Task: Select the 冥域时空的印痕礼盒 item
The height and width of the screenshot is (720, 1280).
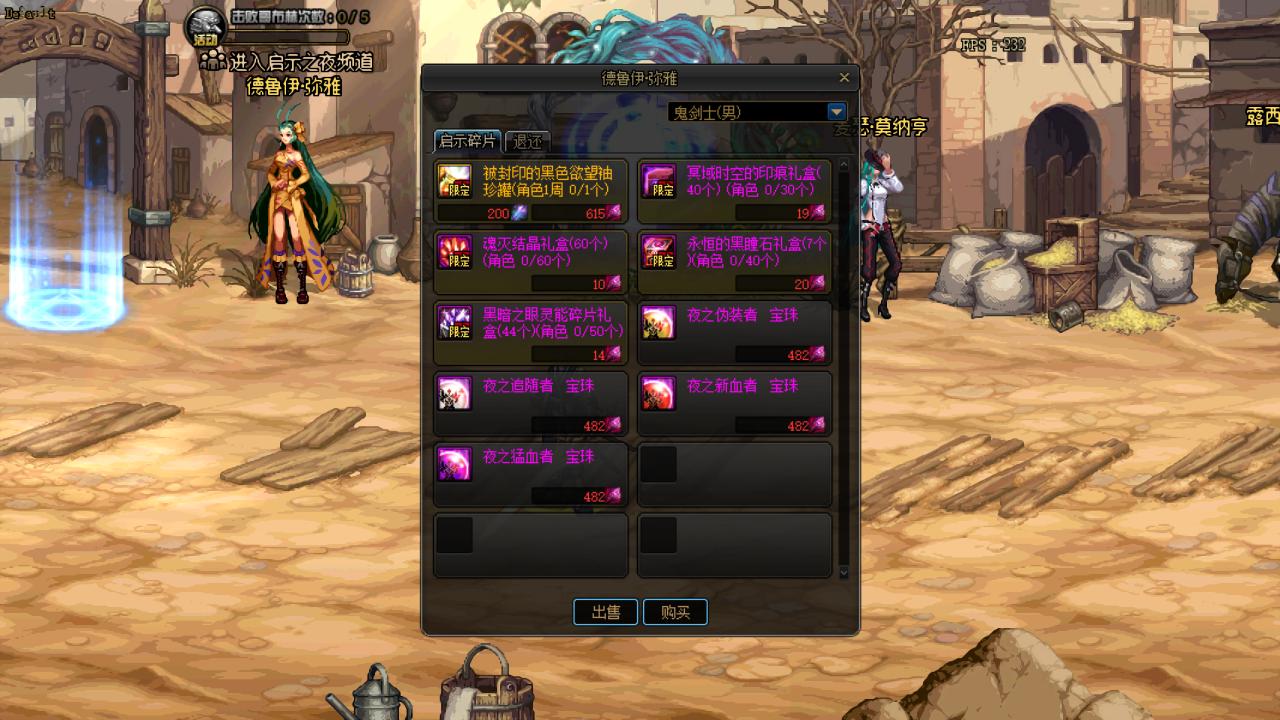Action: pyautogui.click(x=734, y=191)
